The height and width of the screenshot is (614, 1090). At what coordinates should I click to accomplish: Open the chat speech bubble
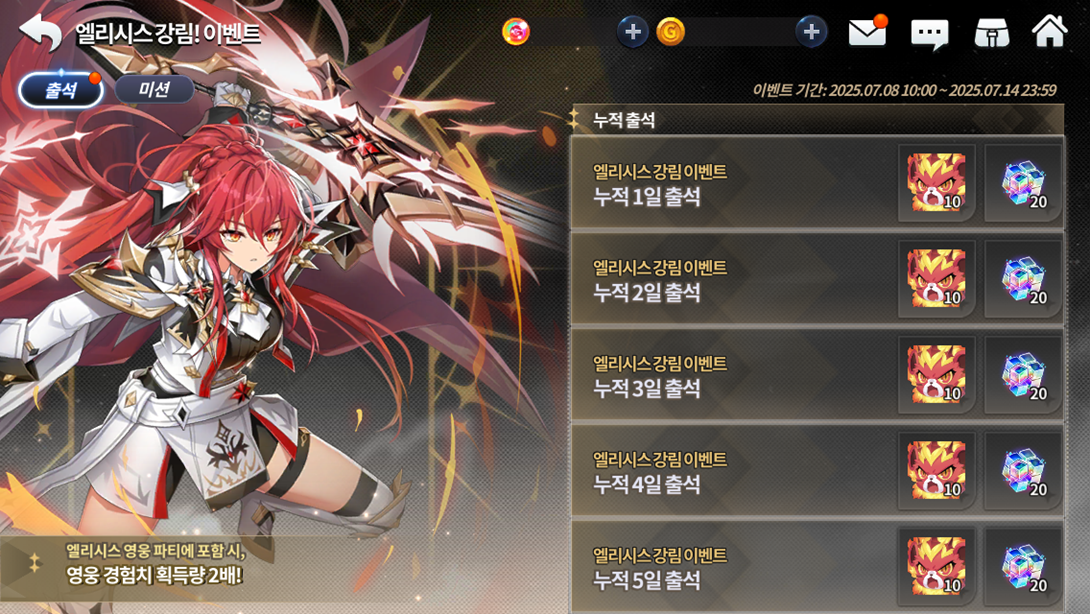pyautogui.click(x=929, y=34)
